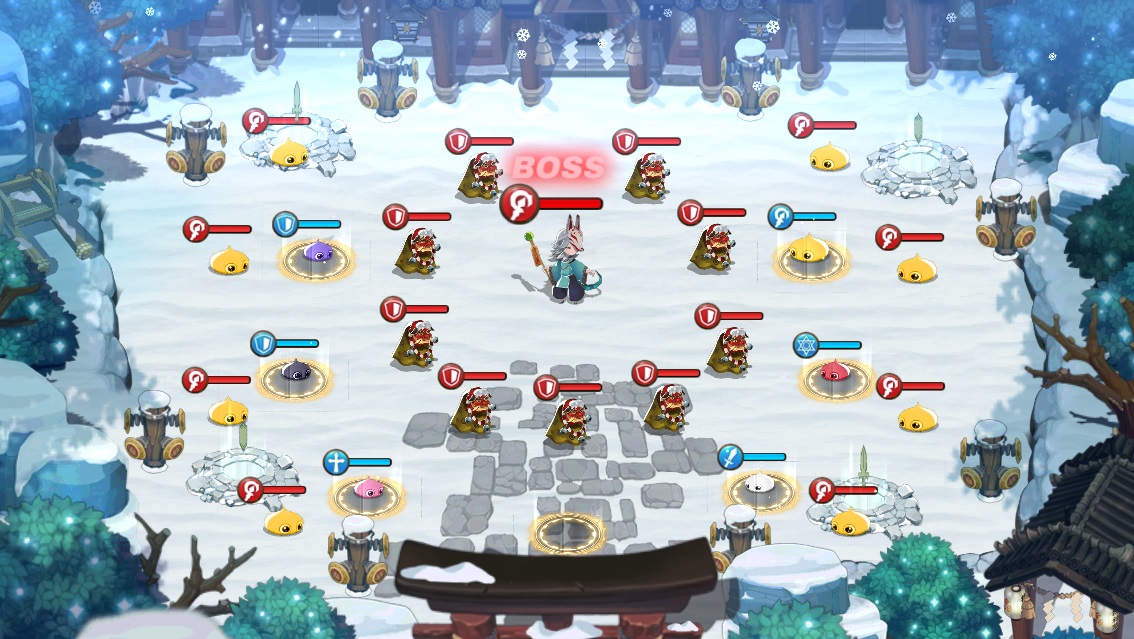Choose the pink slime with cross badge
Viewport: 1134px width, 639px height.
[x=367, y=489]
